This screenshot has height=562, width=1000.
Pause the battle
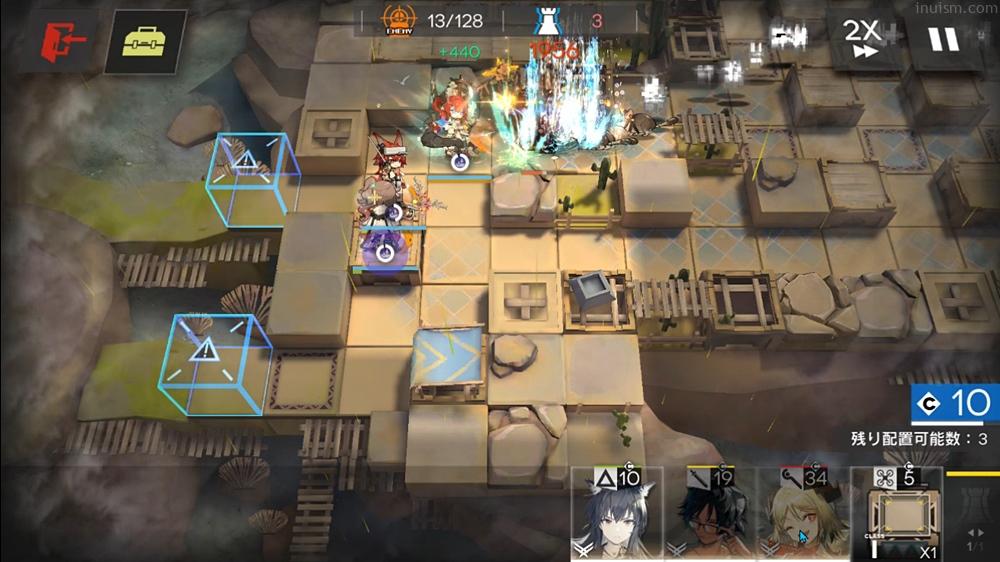click(x=942, y=40)
